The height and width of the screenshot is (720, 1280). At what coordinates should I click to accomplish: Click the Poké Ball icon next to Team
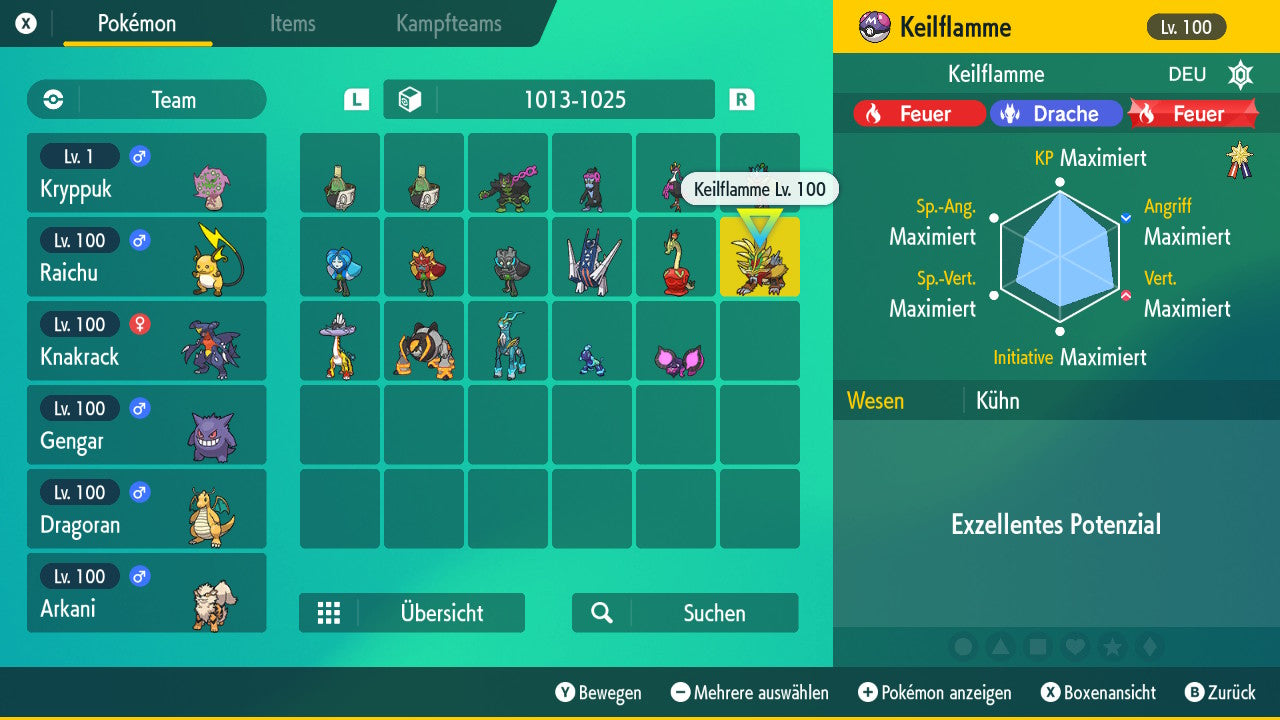(51, 99)
